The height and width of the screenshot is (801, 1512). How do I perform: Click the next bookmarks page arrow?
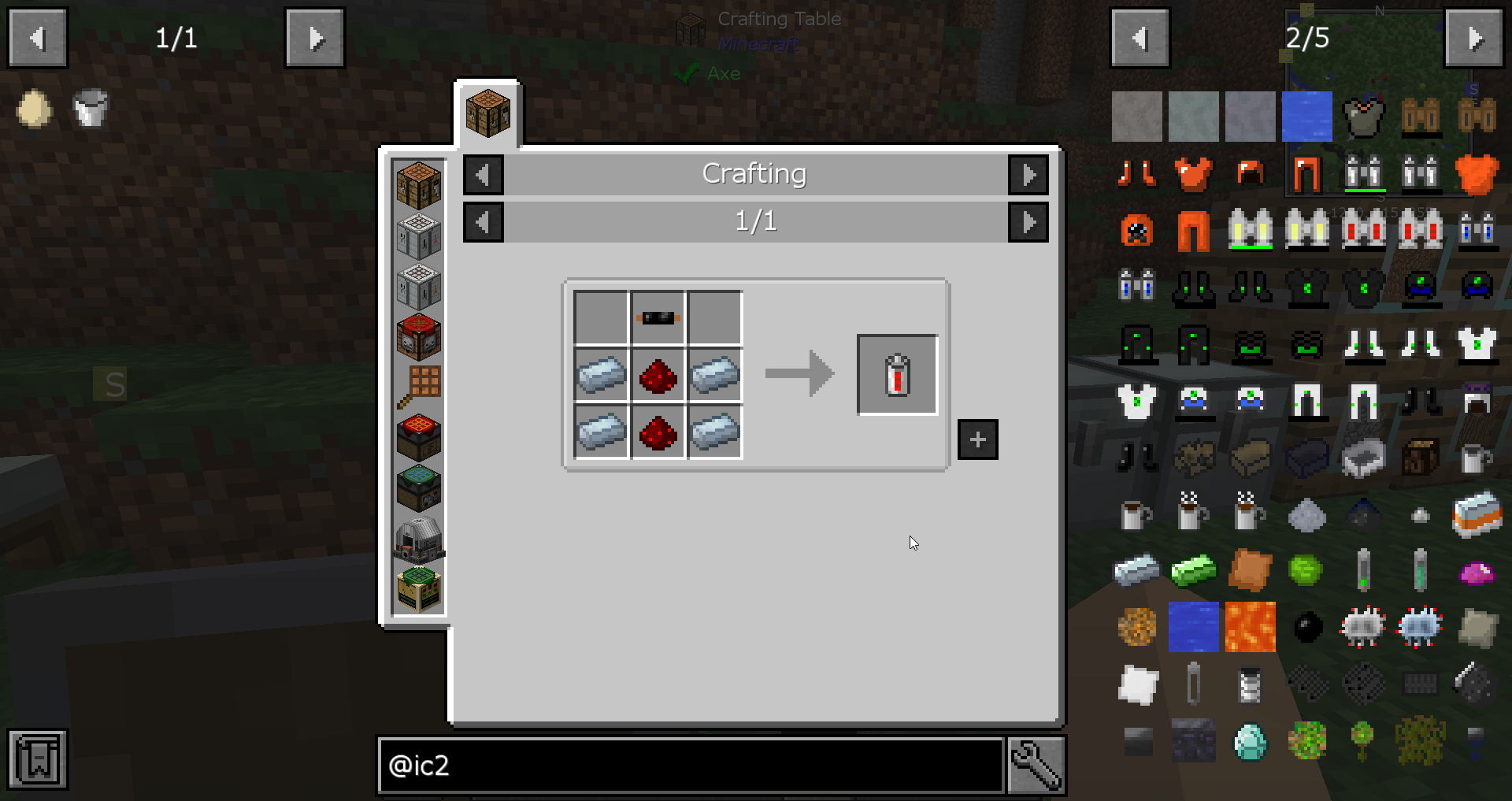314,38
